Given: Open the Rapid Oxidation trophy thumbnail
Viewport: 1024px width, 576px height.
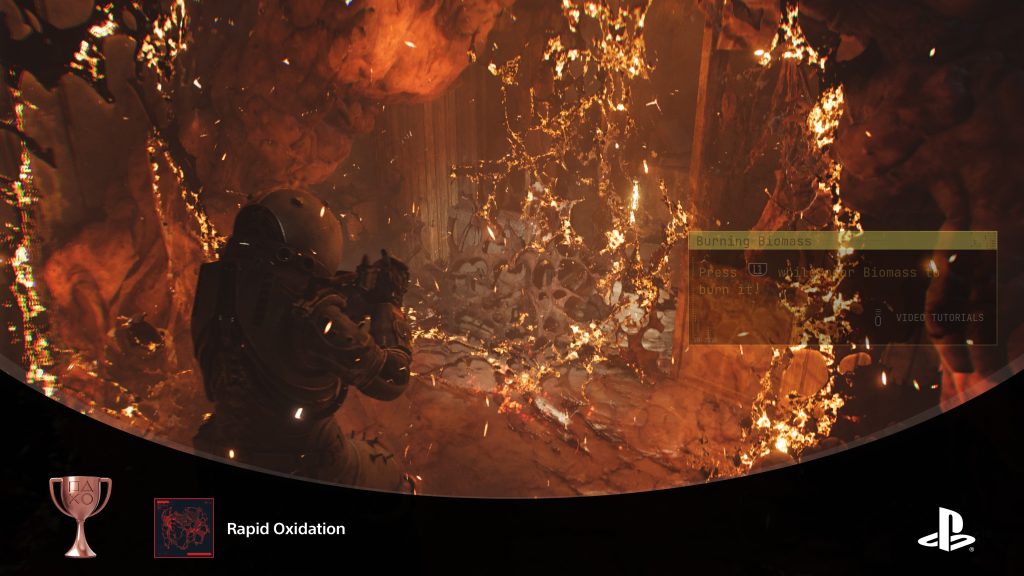Looking at the screenshot, I should [184, 528].
